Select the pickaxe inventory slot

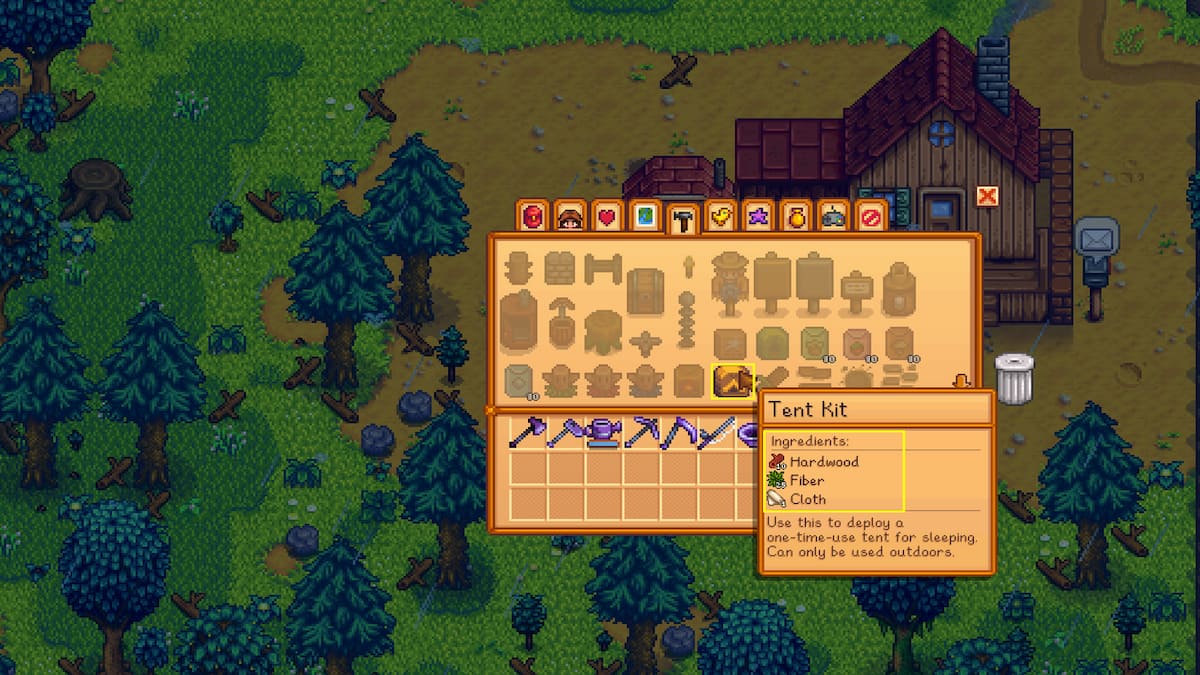point(641,432)
